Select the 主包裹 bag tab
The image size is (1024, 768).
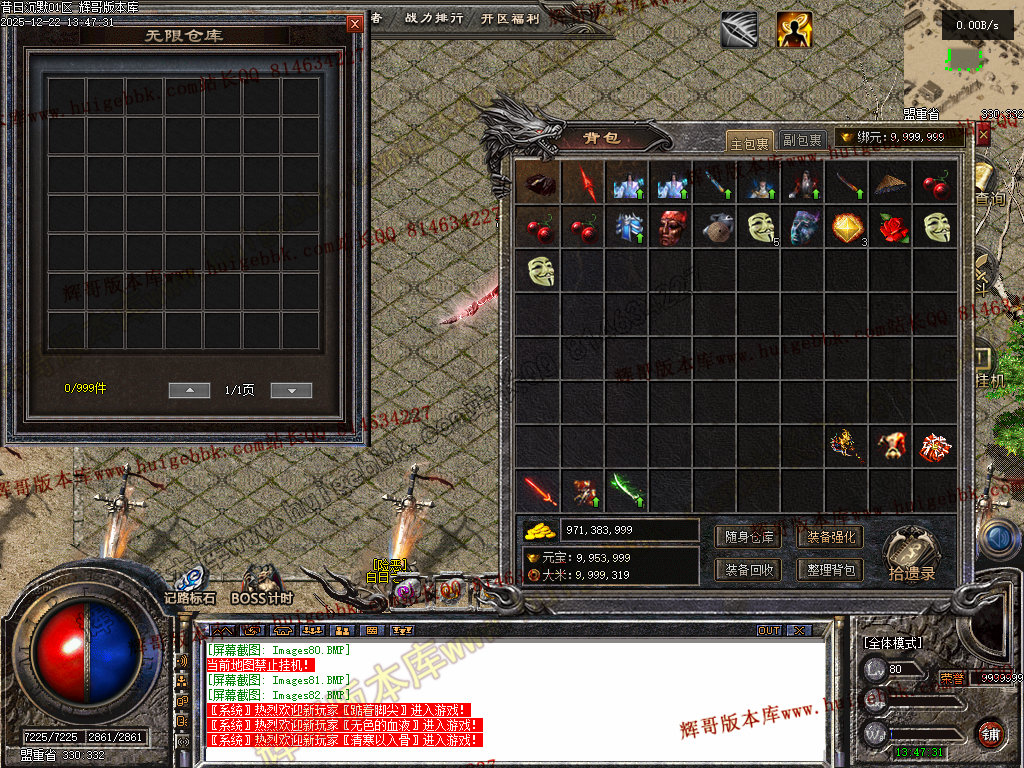click(x=749, y=141)
